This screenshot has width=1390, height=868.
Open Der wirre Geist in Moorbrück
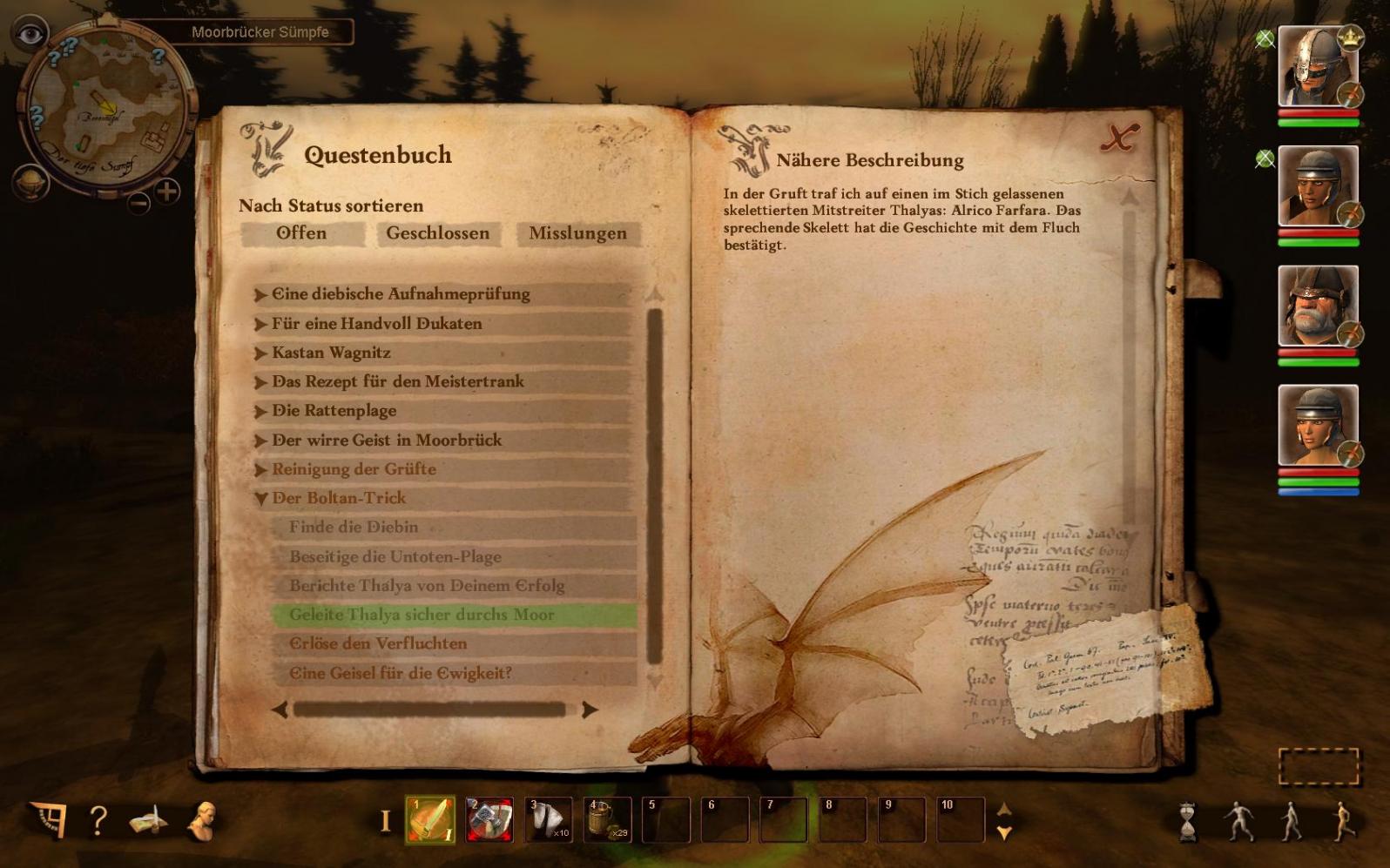(387, 441)
